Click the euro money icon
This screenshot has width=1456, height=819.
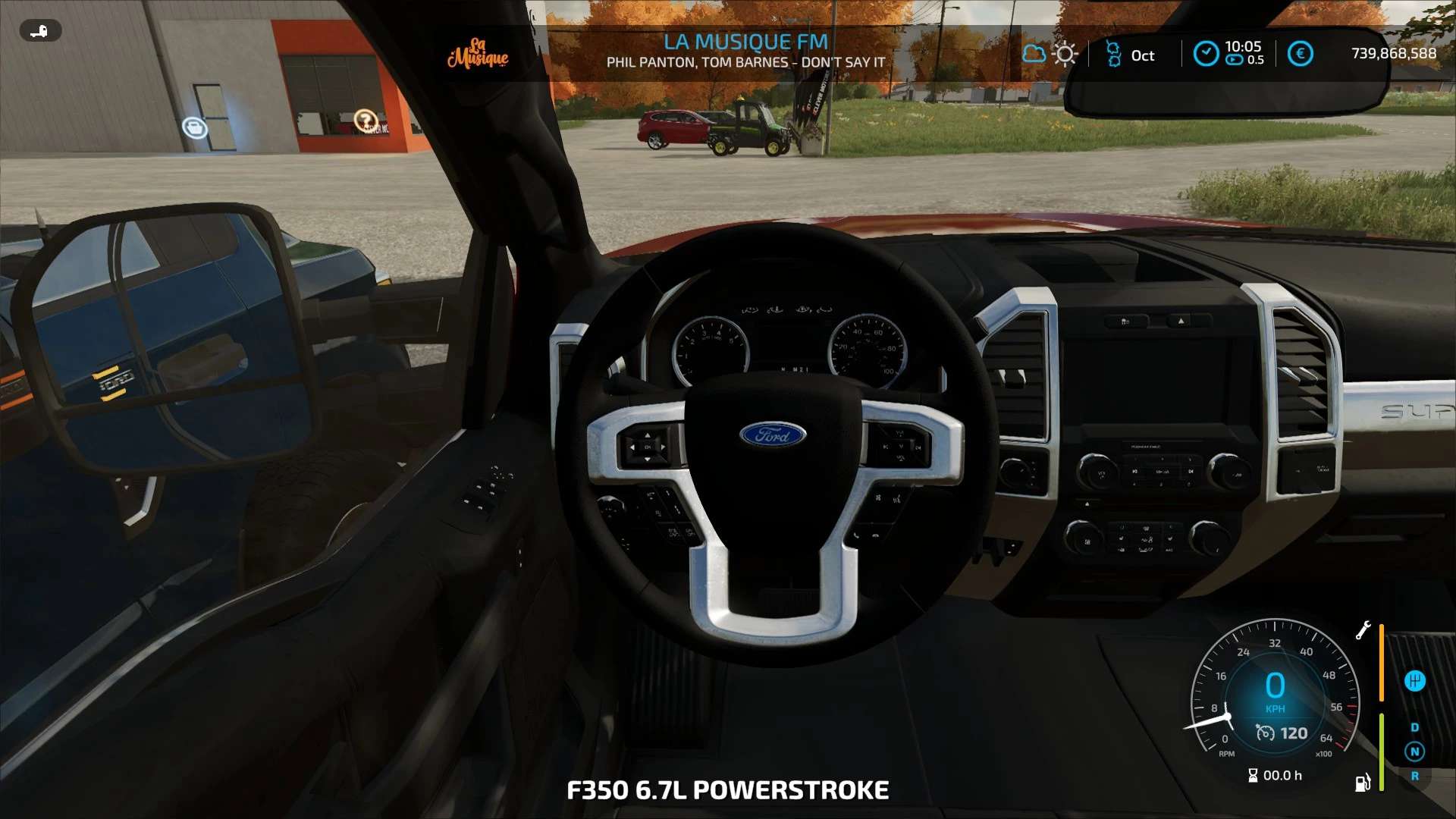click(1300, 54)
